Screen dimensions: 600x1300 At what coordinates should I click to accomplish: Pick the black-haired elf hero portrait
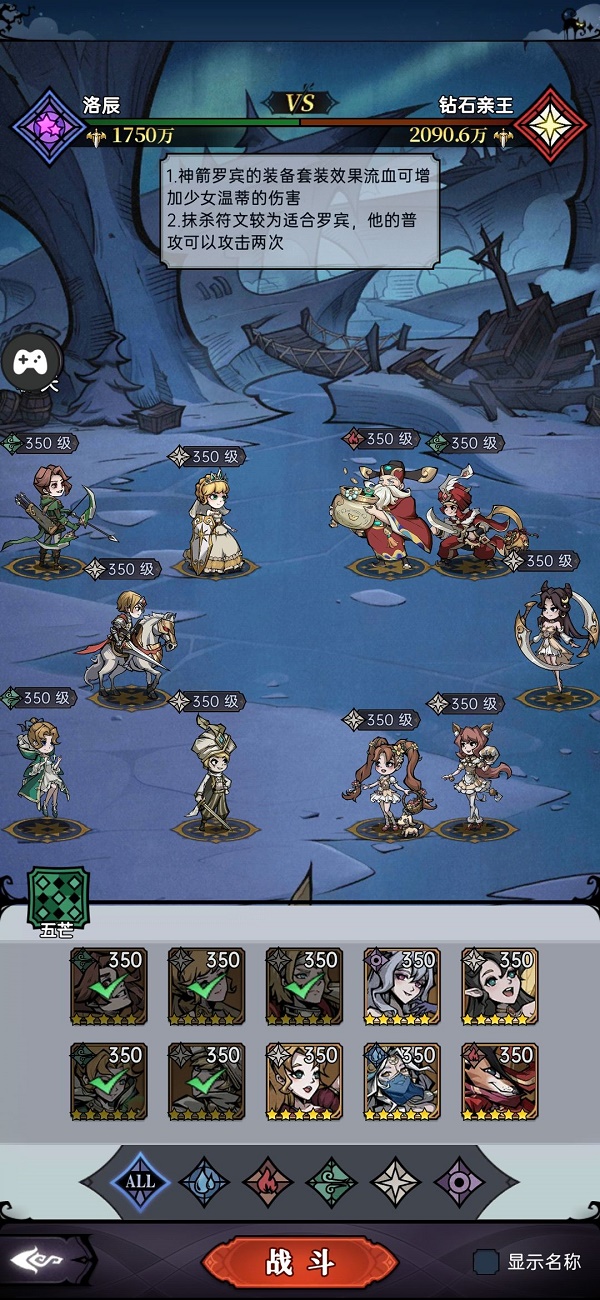(x=500, y=985)
